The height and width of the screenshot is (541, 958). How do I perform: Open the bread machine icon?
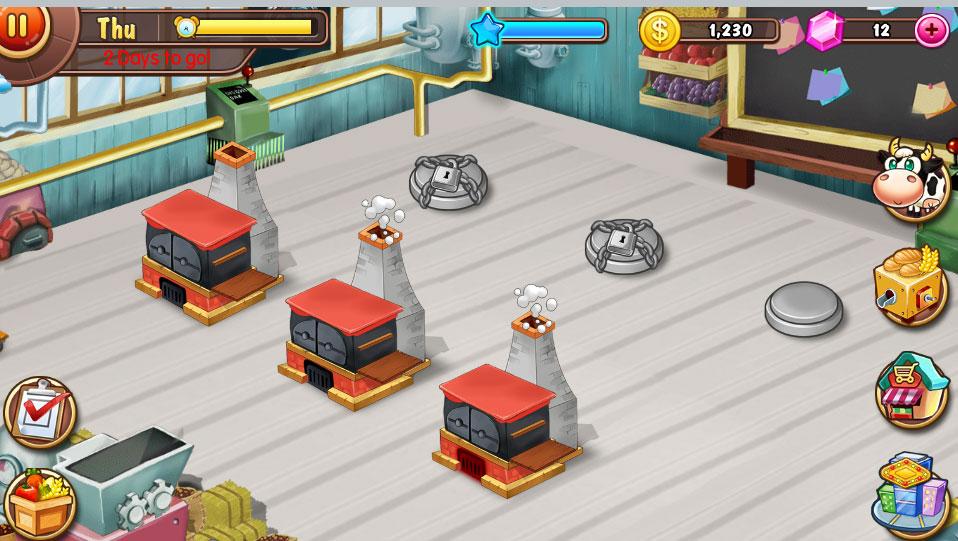(x=909, y=287)
